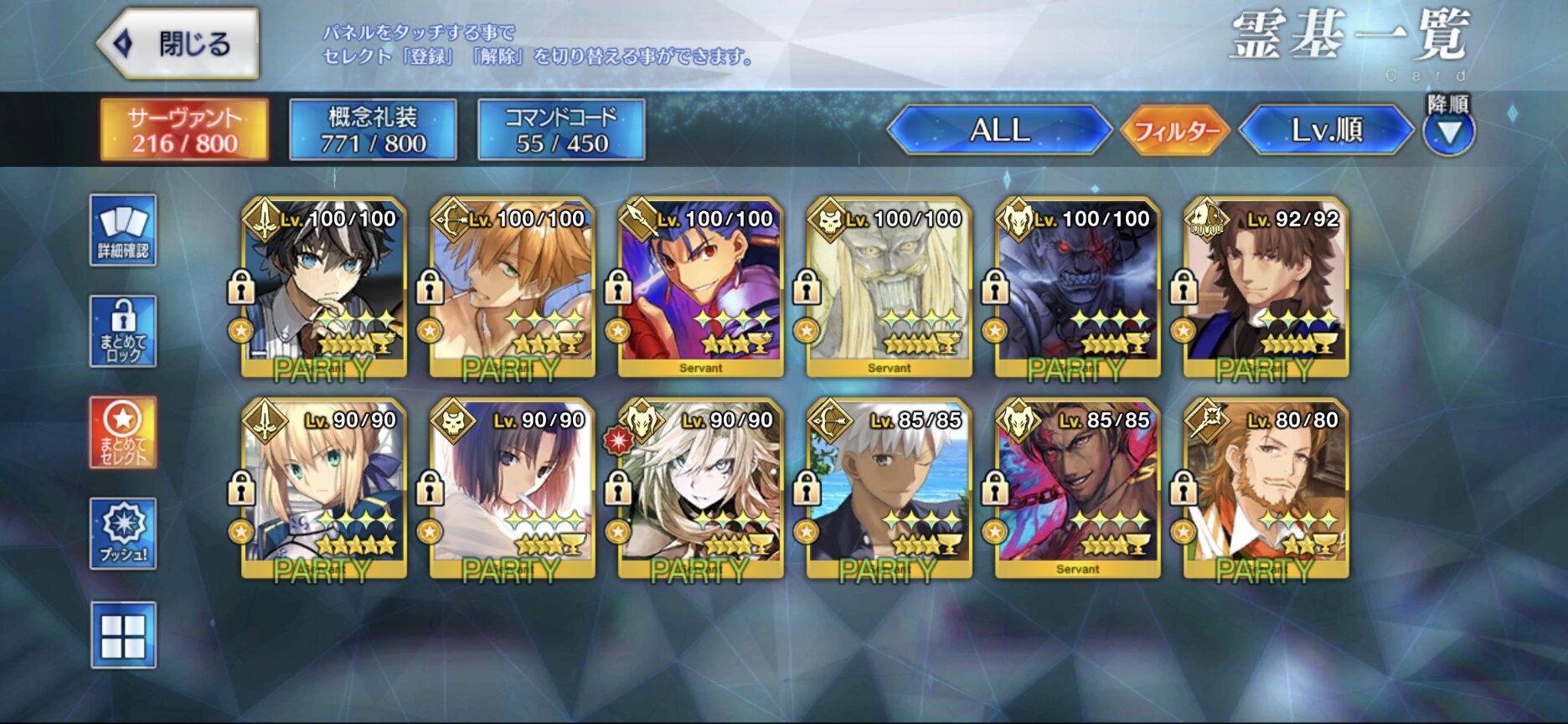Activate the 詳細確認 card details mode
1568x724 pixels.
click(123, 230)
